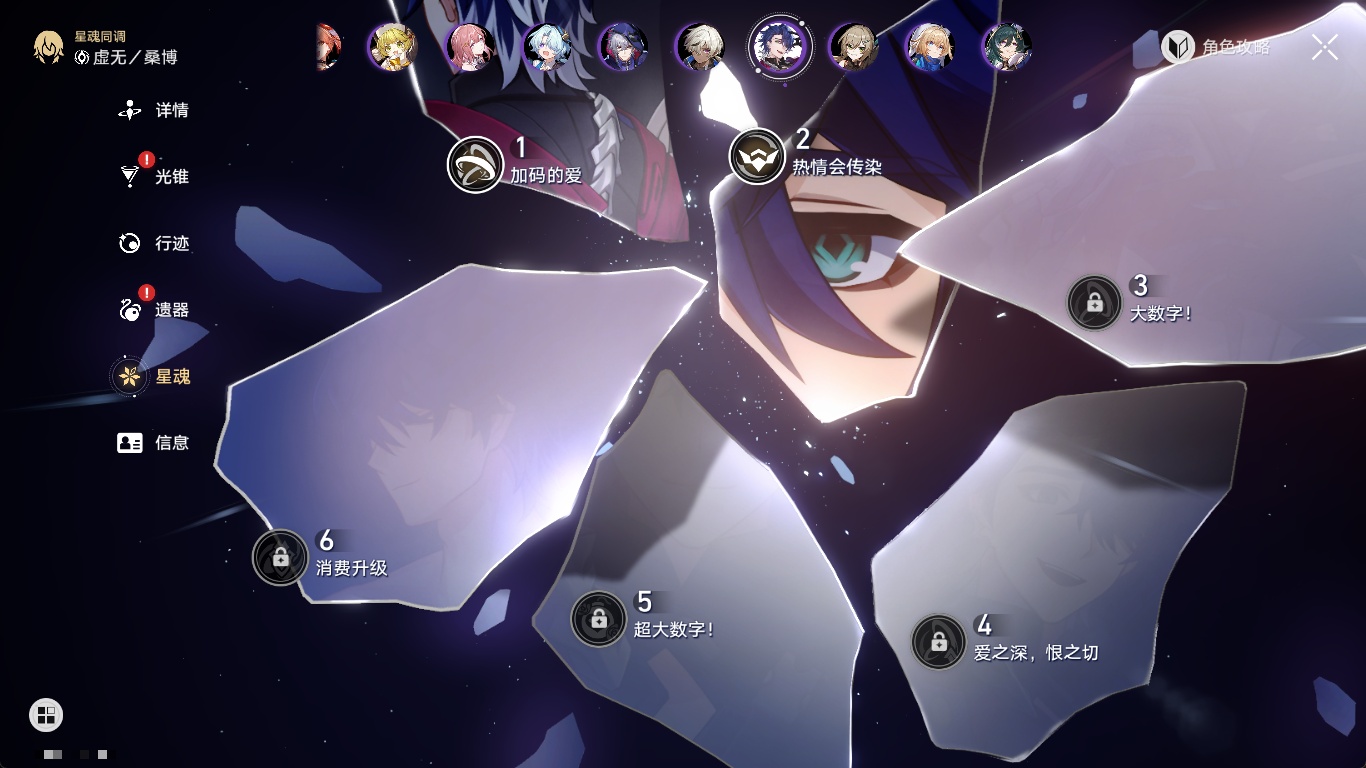The height and width of the screenshot is (768, 1366).
Task: Open the 角色攻略 character guide
Action: point(1216,46)
